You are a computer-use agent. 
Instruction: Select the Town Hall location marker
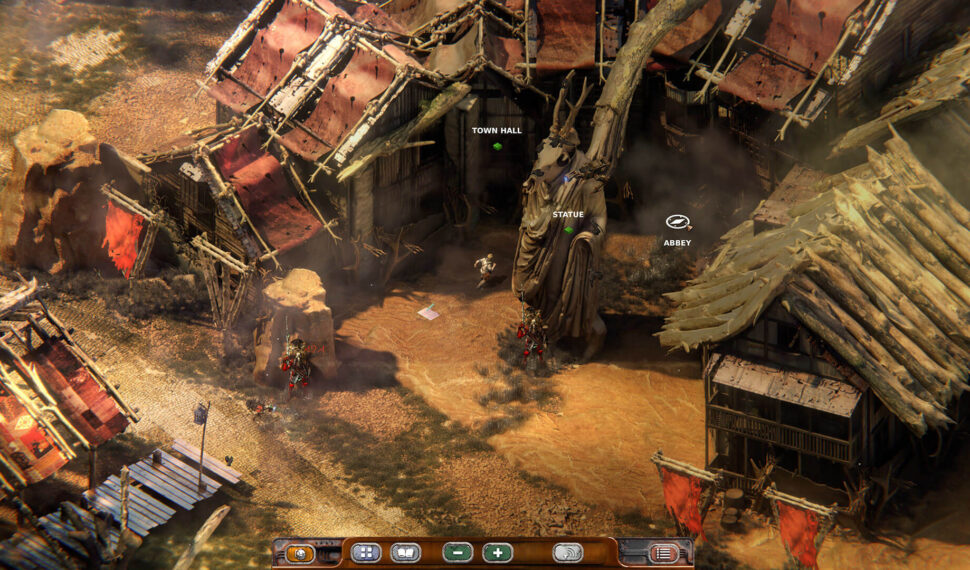(x=496, y=146)
